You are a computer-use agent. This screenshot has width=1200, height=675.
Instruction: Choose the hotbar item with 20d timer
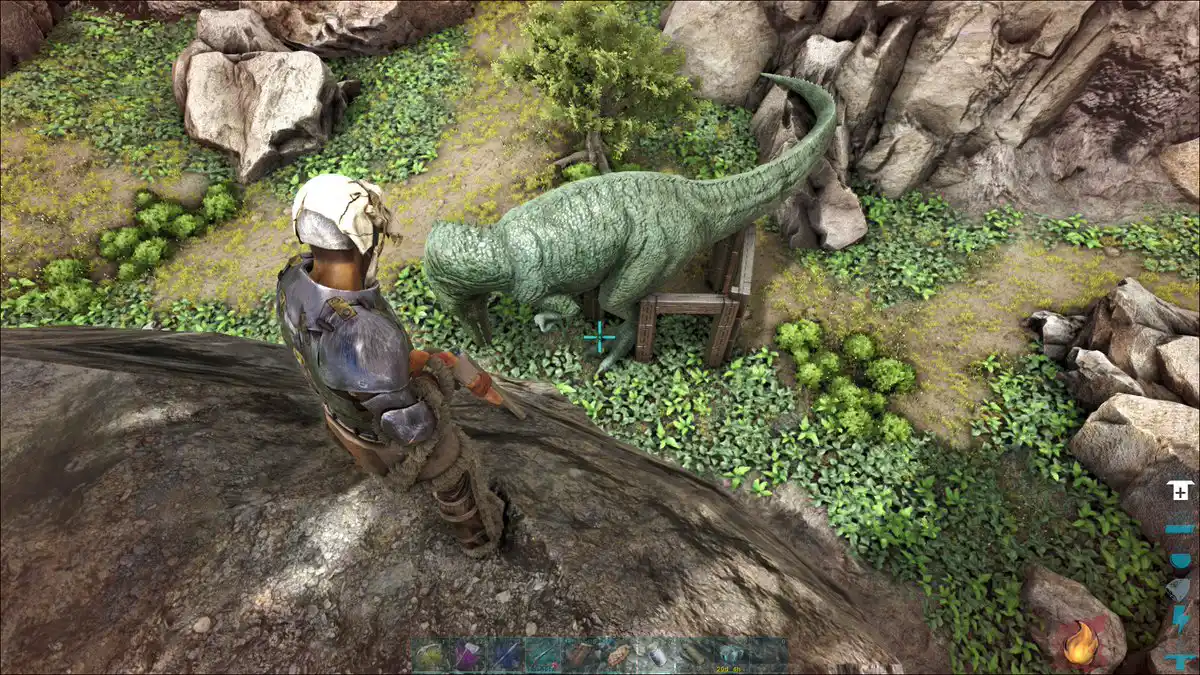[731, 656]
